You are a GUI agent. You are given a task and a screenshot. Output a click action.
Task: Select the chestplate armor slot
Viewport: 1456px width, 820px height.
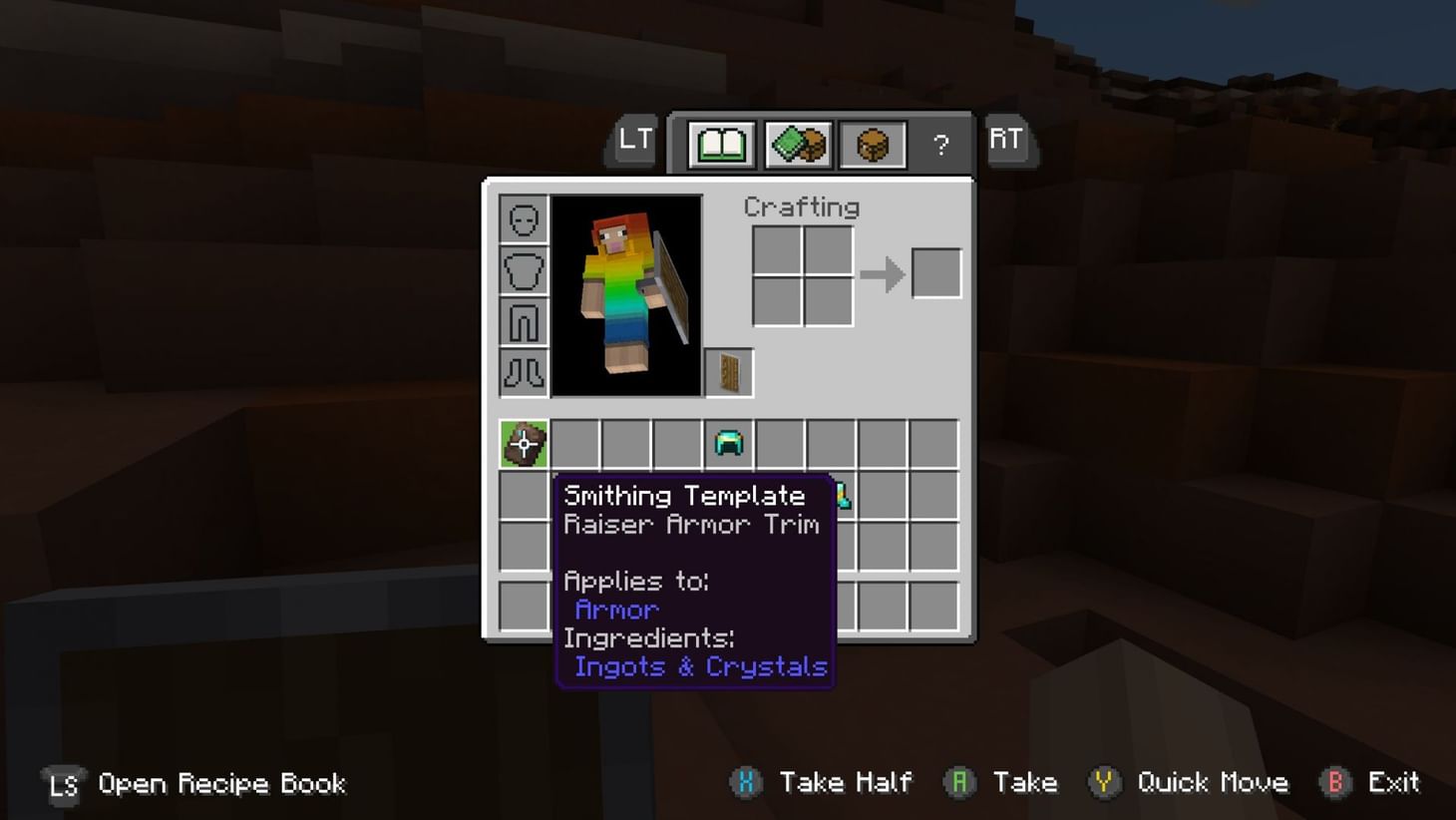tap(523, 270)
